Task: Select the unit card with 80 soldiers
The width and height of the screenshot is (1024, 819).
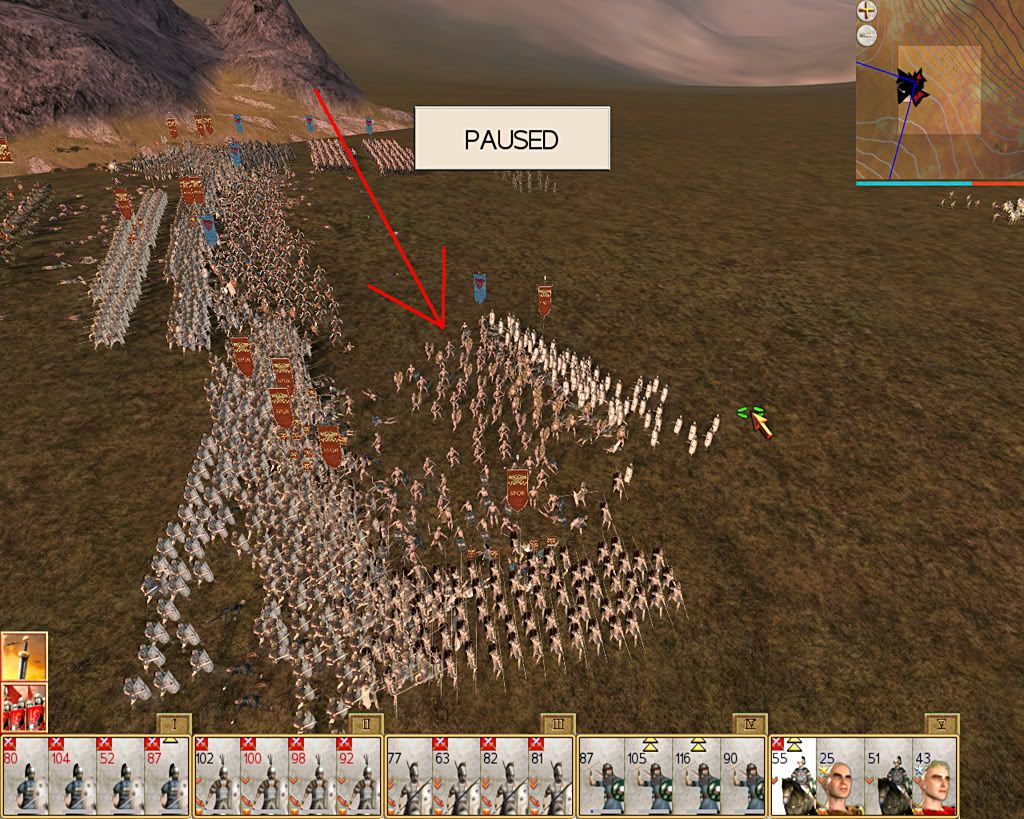Action: coord(26,776)
